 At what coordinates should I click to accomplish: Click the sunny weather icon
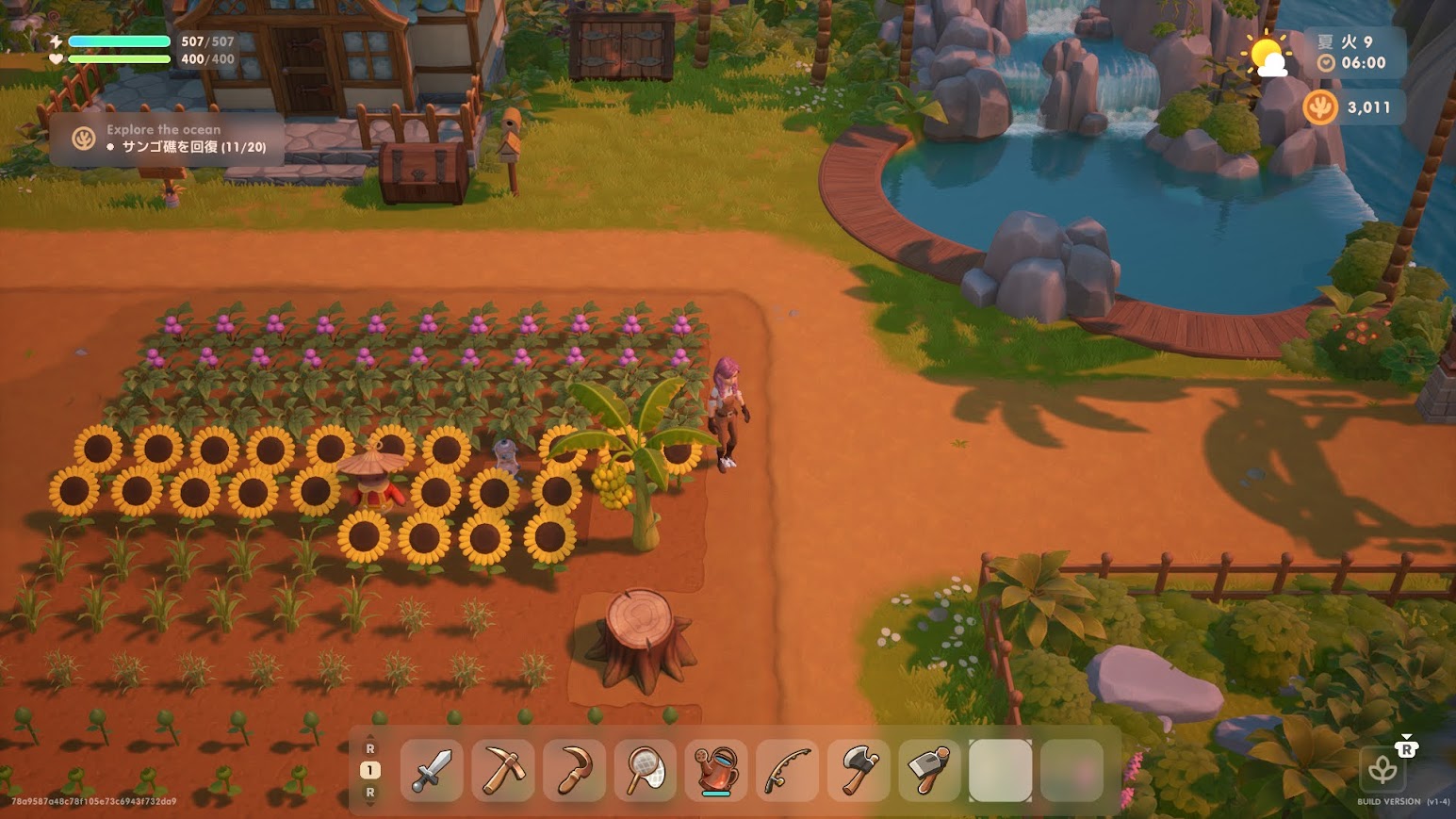pyautogui.click(x=1266, y=56)
